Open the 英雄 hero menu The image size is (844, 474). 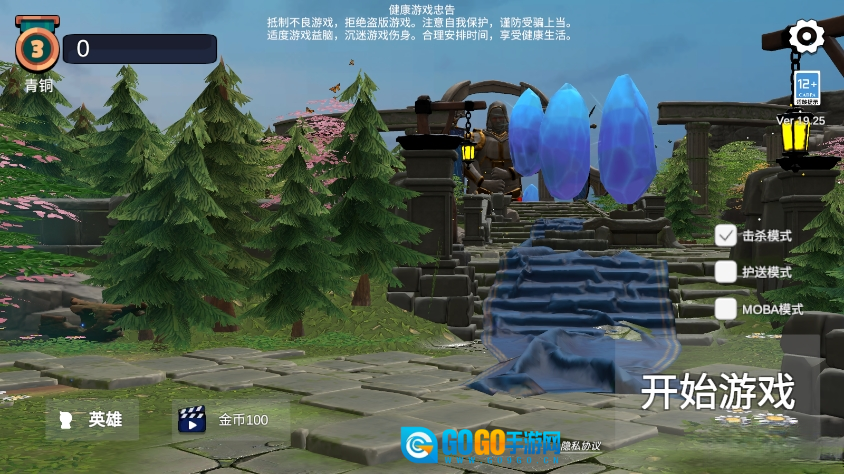click(92, 420)
